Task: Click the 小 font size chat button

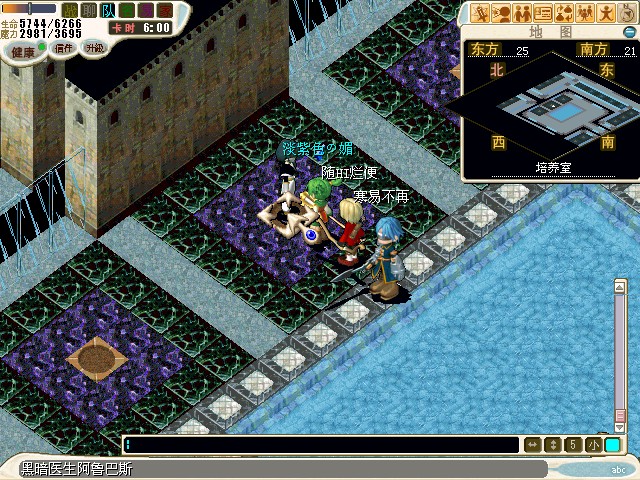Action: (594, 445)
